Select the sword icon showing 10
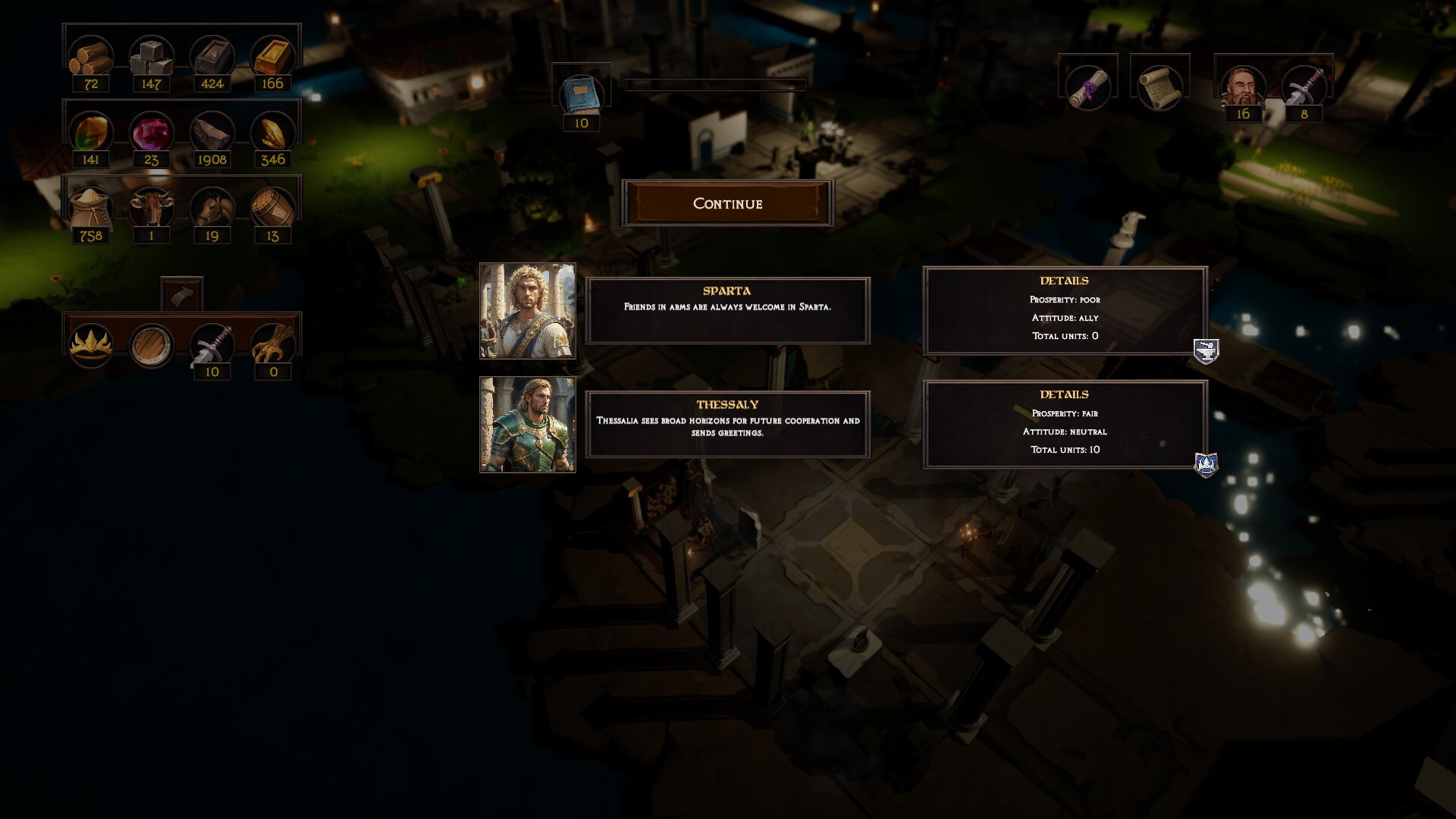1456x819 pixels. (x=212, y=343)
